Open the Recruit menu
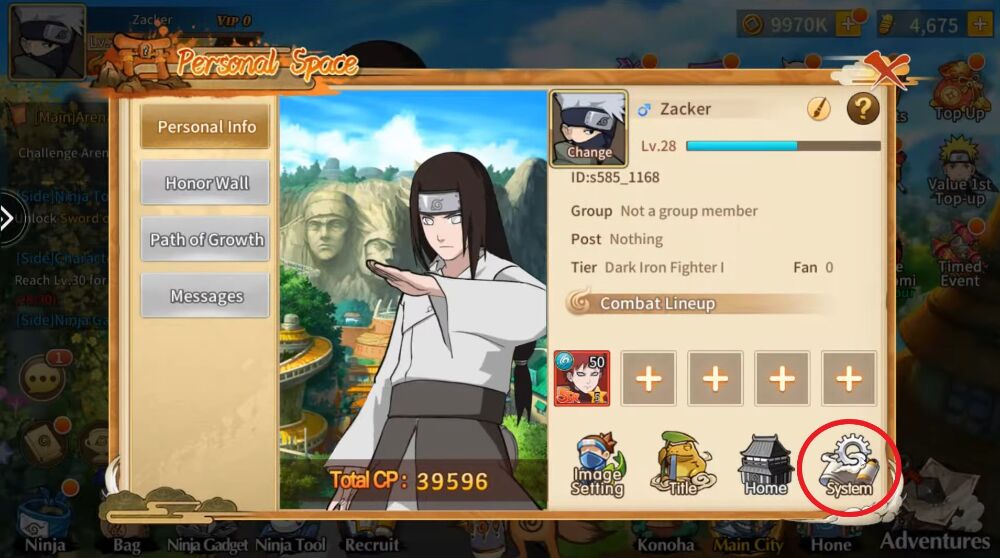The height and width of the screenshot is (558, 1000). [372, 544]
